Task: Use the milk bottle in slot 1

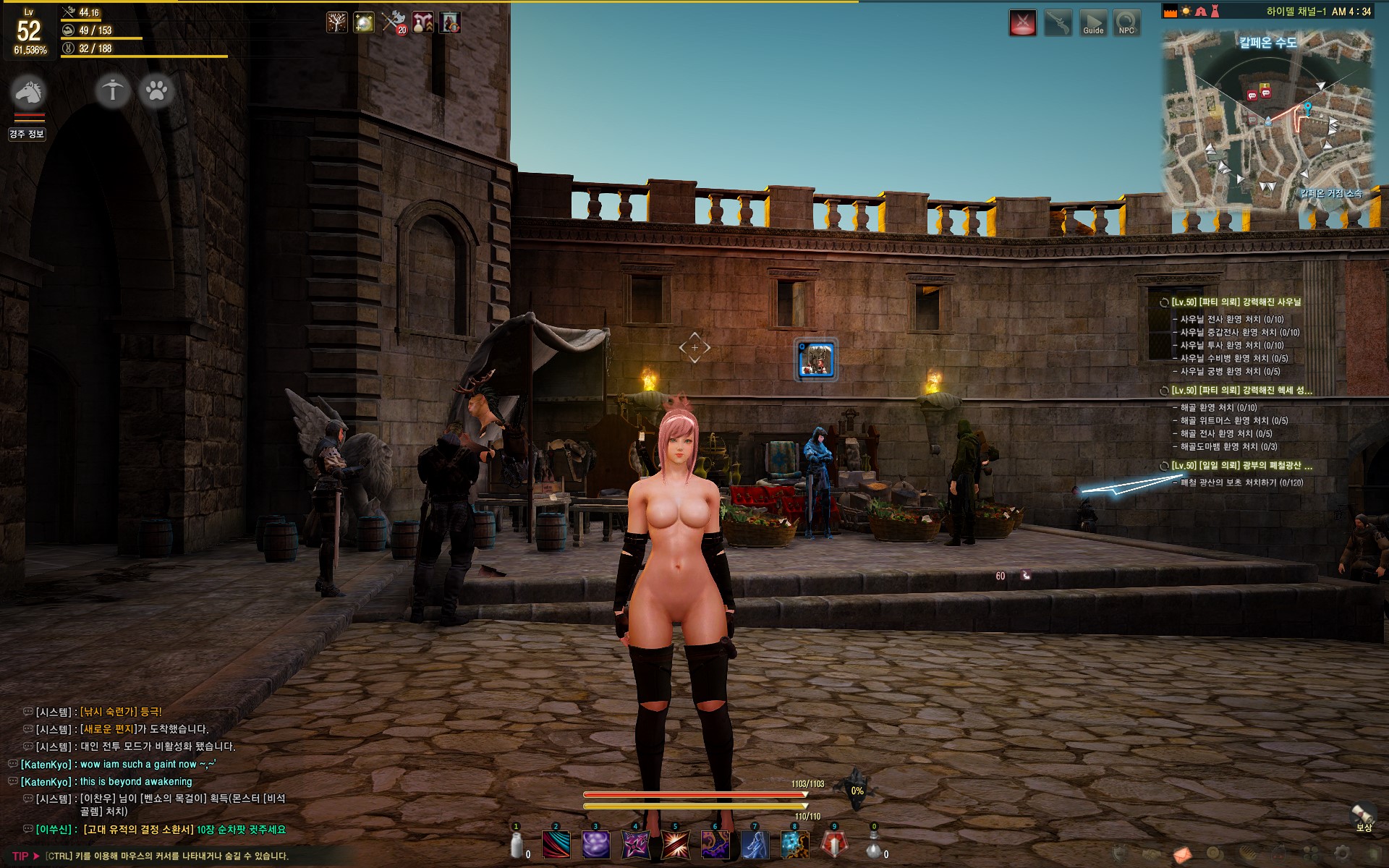Action: [x=517, y=844]
